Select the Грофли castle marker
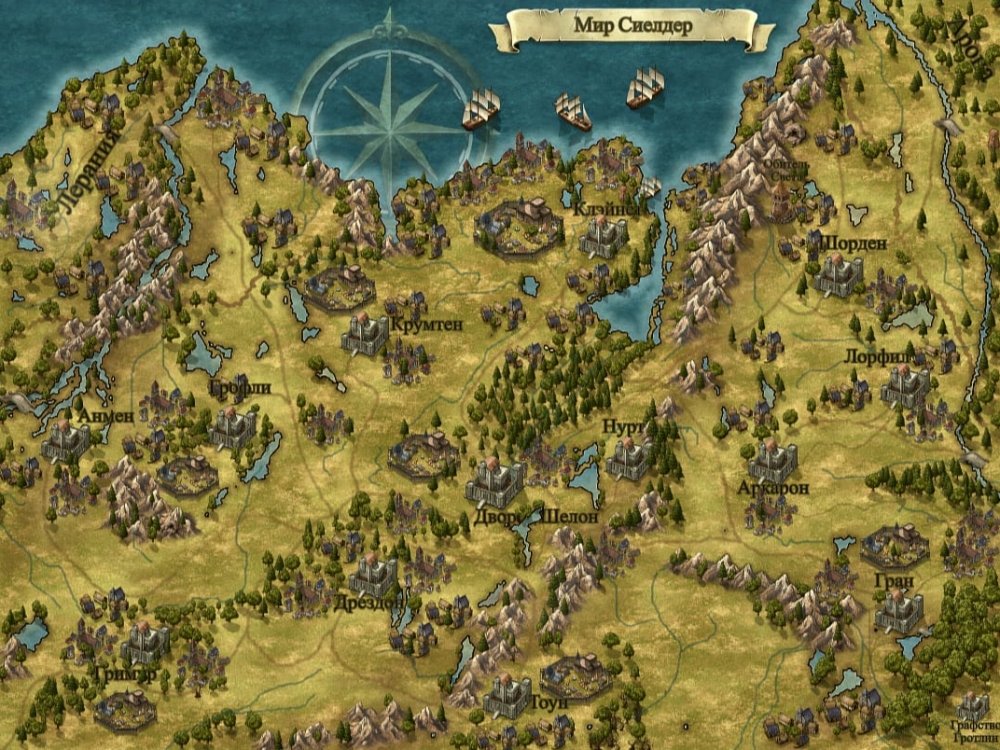 point(233,427)
